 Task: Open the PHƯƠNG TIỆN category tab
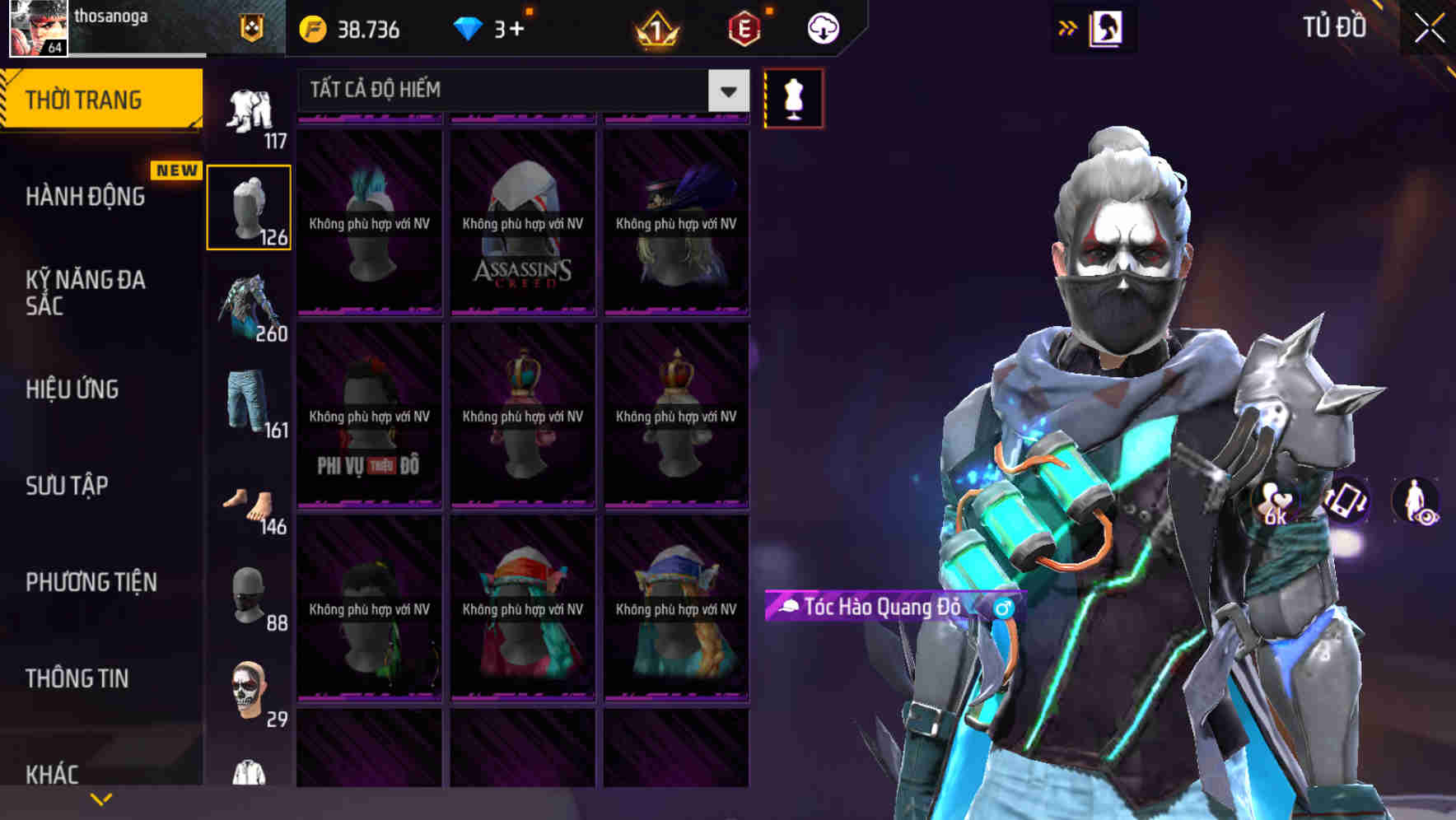point(91,582)
